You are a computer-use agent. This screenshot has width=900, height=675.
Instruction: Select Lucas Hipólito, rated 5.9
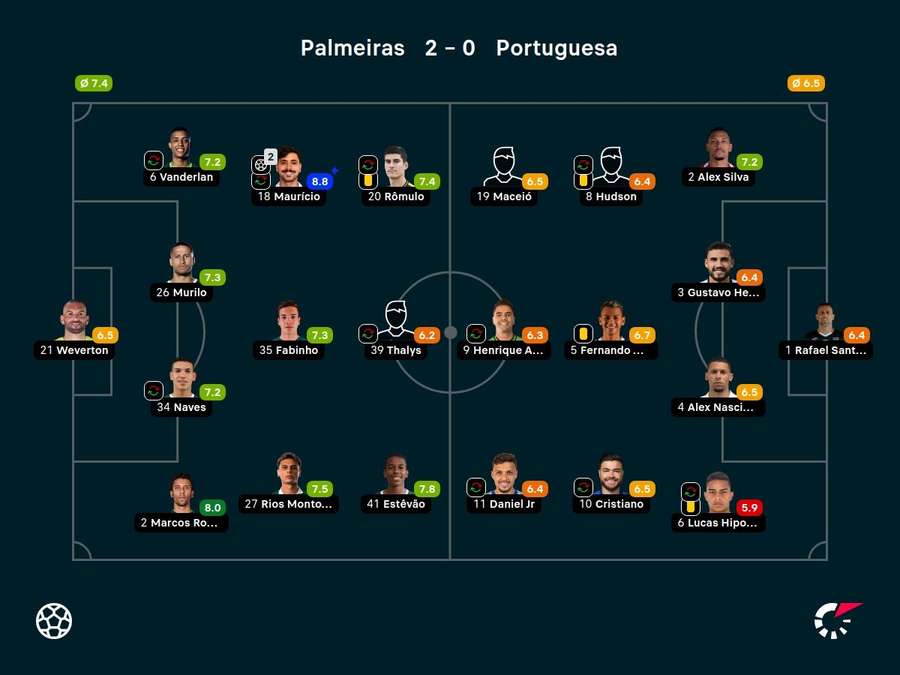pyautogui.click(x=719, y=495)
